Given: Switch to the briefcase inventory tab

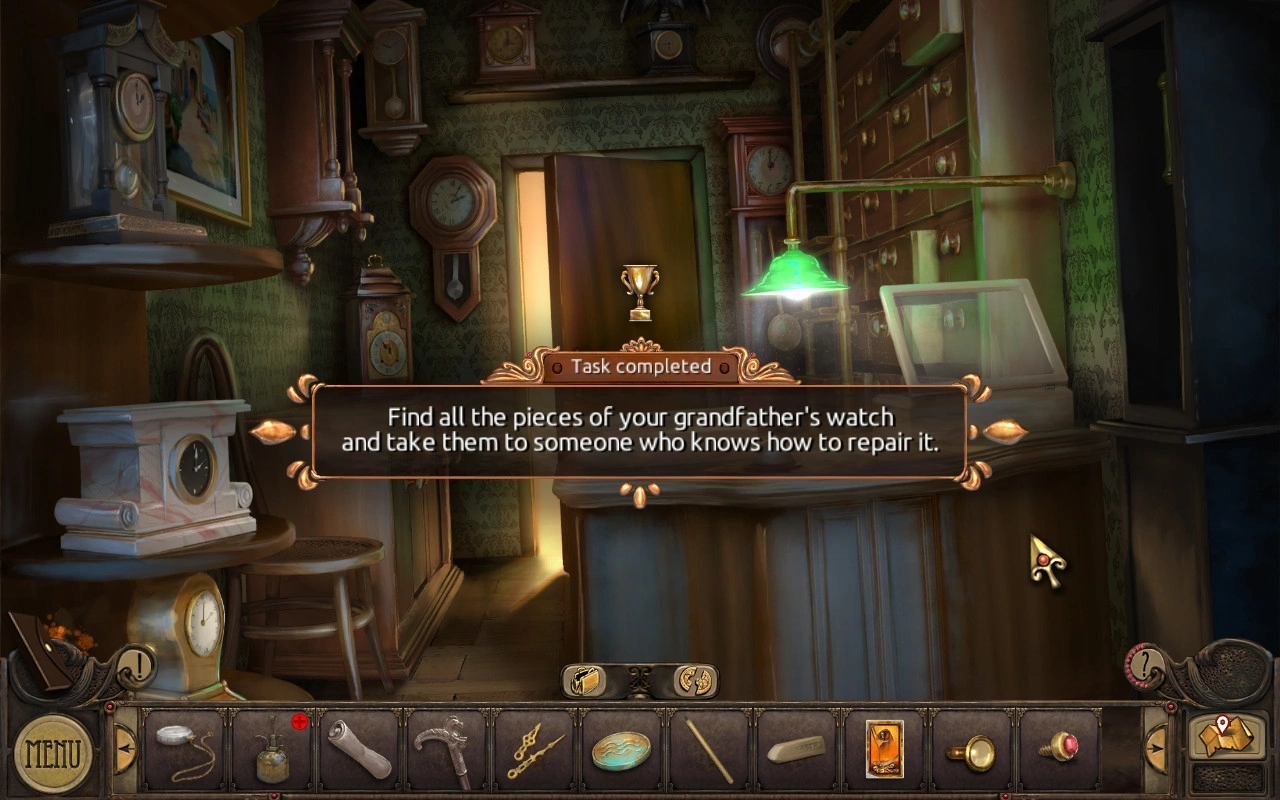Looking at the screenshot, I should pos(586,682).
